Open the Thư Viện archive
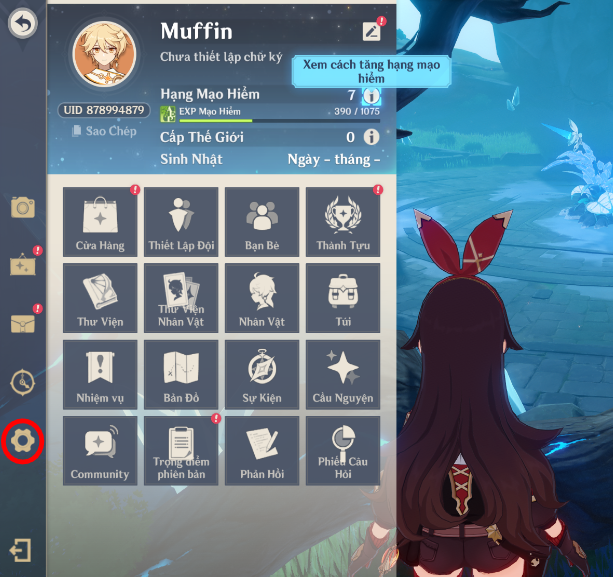Viewport: 613px width, 577px height. click(100, 298)
